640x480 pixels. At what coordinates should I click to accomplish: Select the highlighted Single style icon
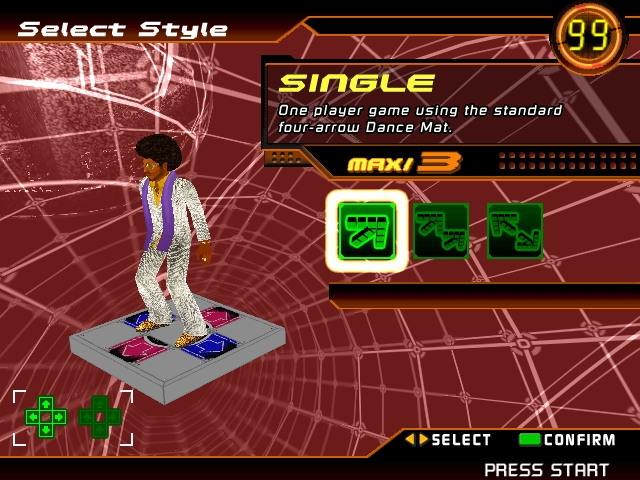pos(366,231)
